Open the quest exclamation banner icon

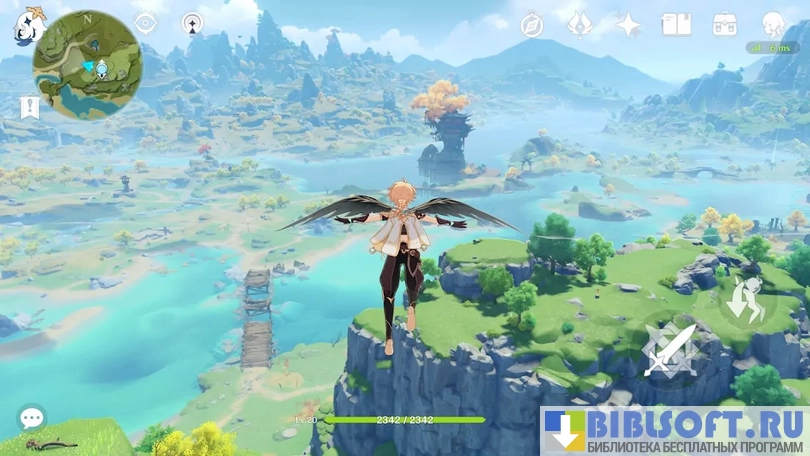pos(28,106)
